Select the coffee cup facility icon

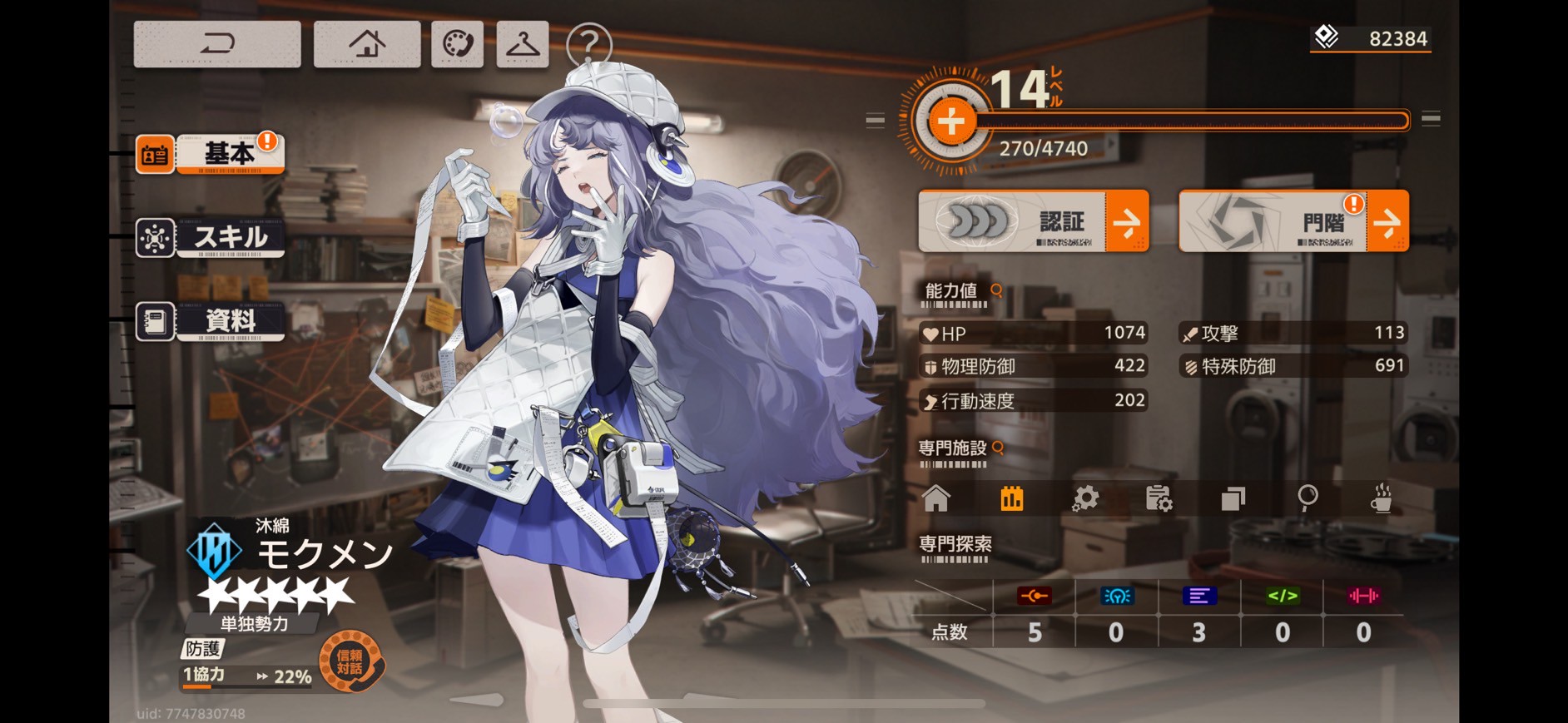pyautogui.click(x=1382, y=498)
